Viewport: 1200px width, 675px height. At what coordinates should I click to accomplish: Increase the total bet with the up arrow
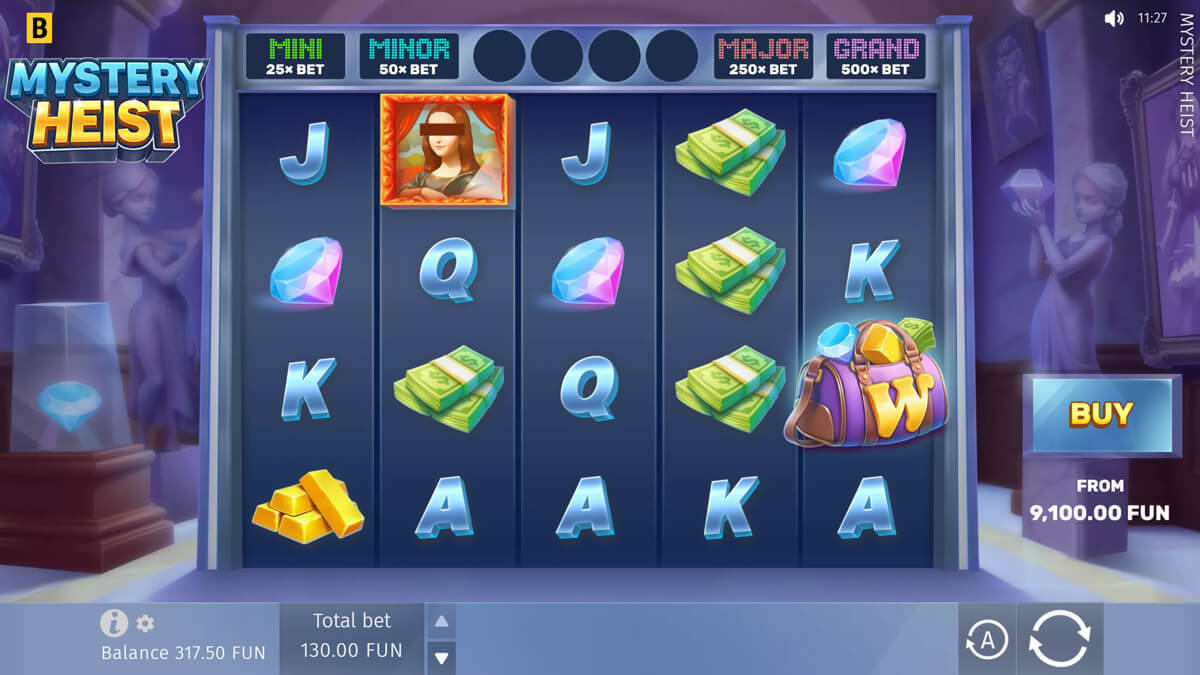[x=441, y=621]
